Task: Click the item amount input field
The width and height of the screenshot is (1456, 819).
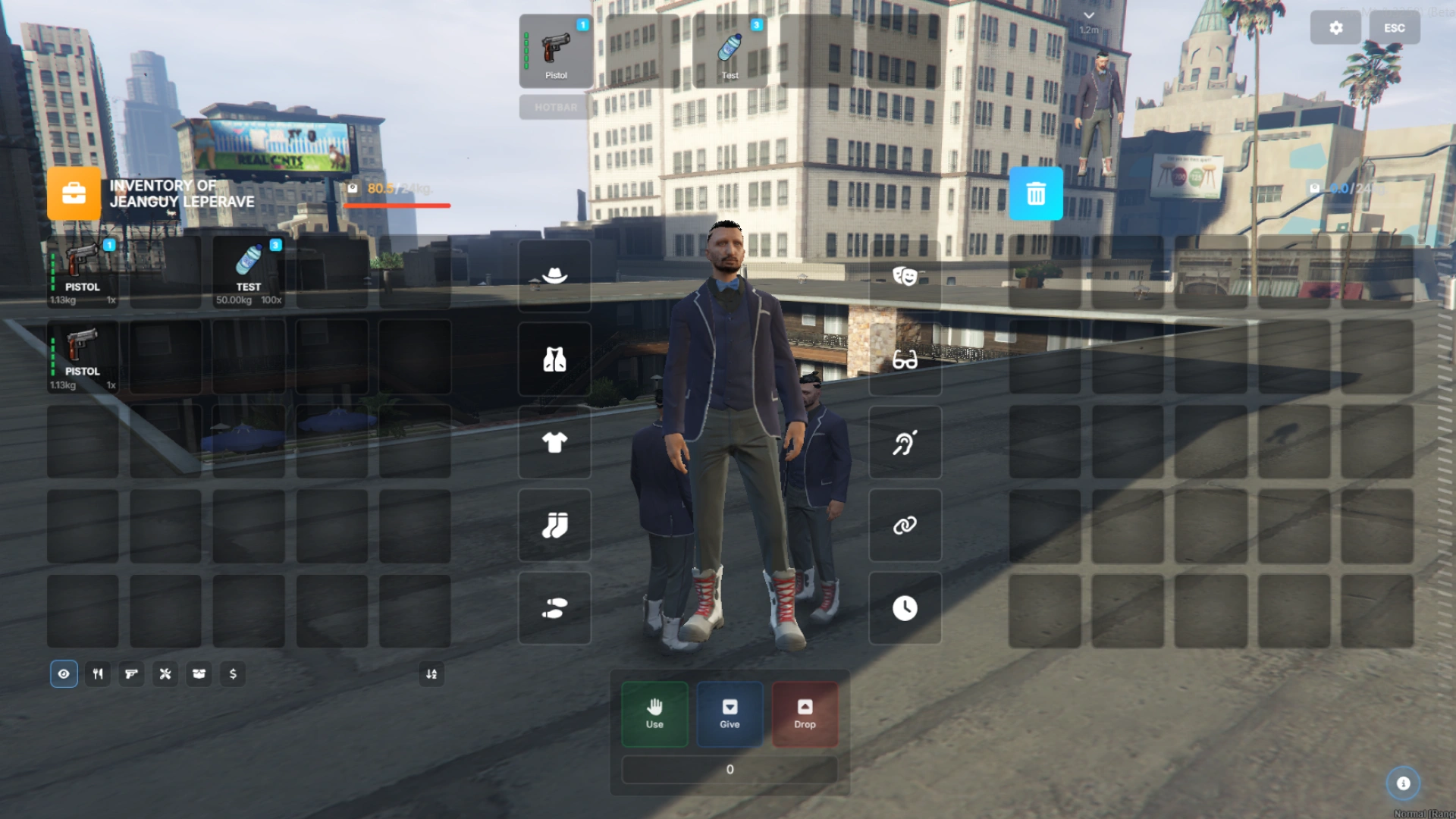Action: pyautogui.click(x=730, y=769)
